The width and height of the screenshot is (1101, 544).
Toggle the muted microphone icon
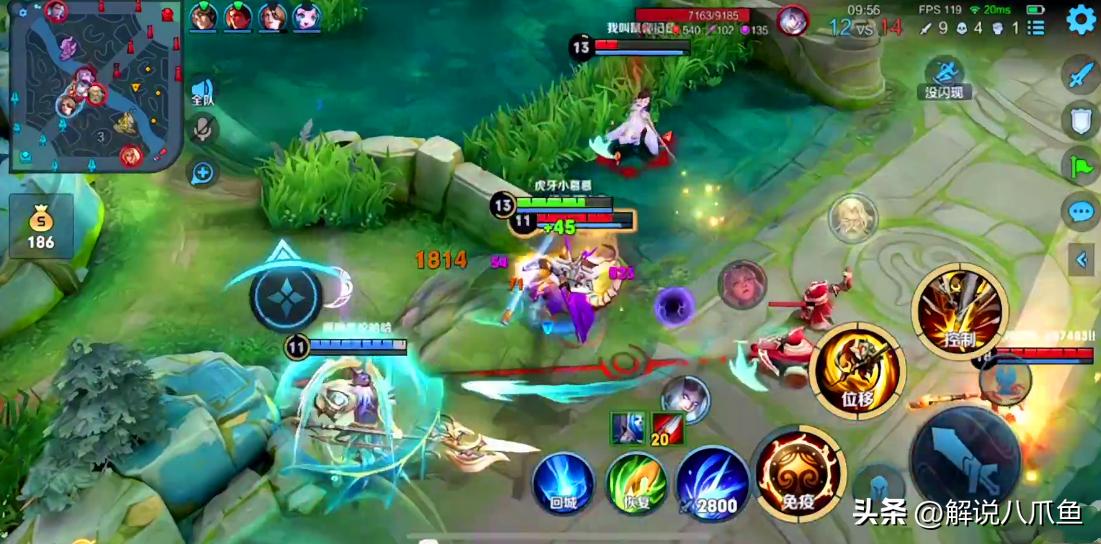tap(203, 129)
